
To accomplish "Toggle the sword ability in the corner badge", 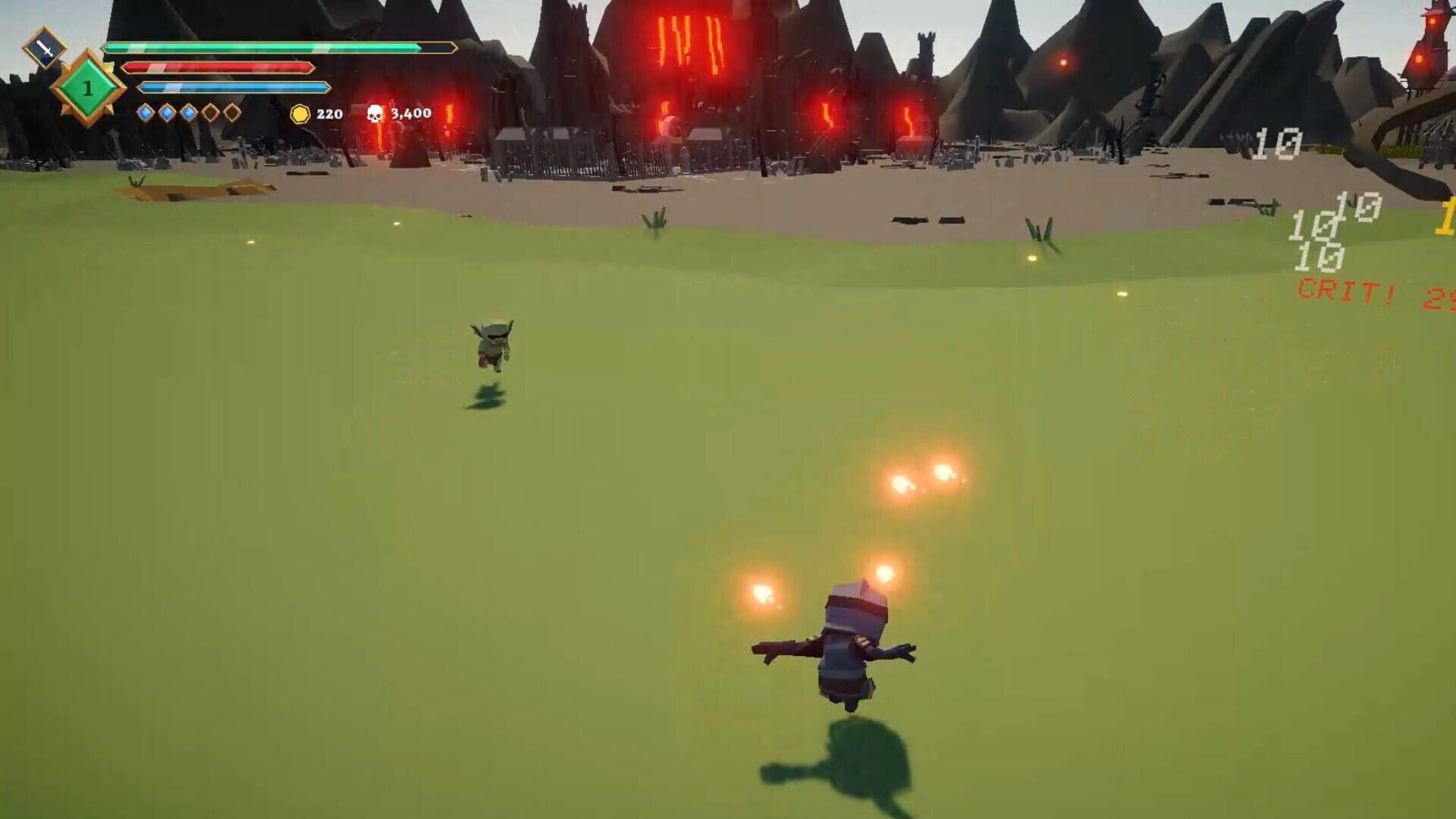I will pos(45,49).
